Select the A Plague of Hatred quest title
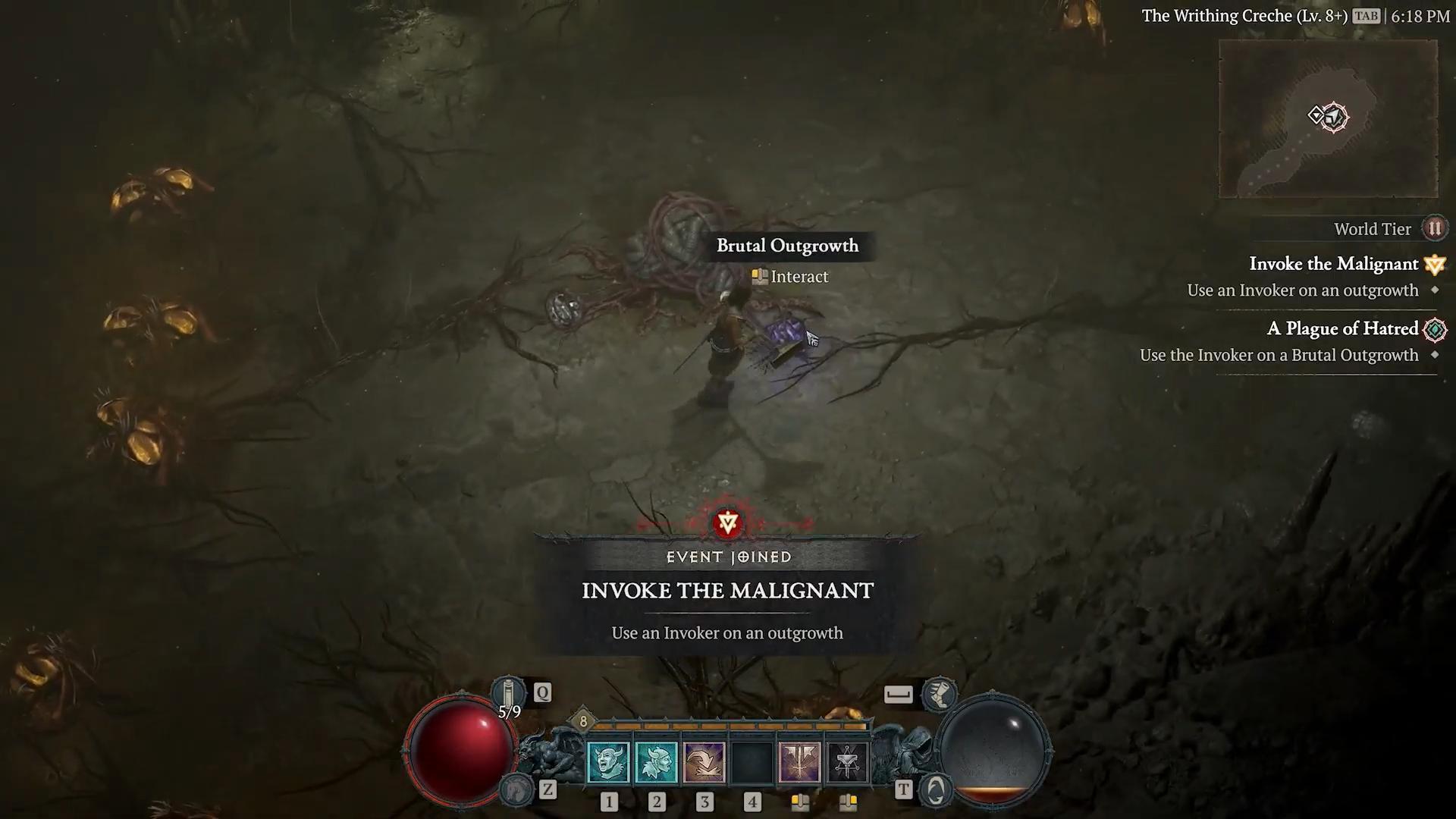1456x819 pixels. pyautogui.click(x=1342, y=329)
